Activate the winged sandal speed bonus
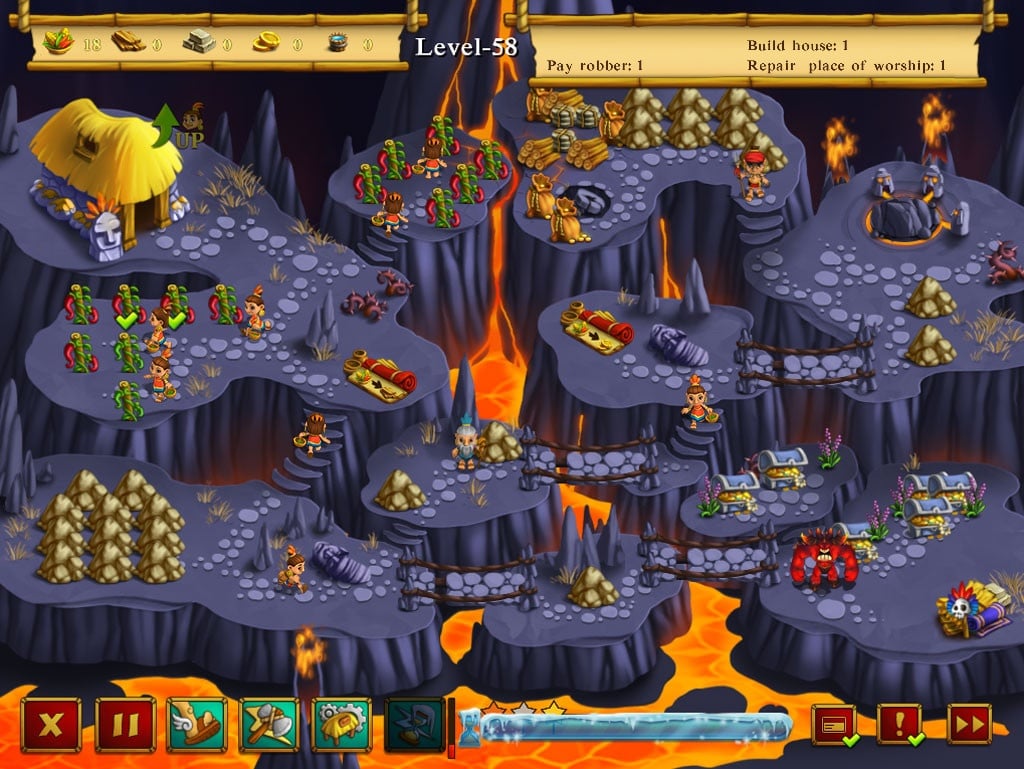The image size is (1024, 769). click(197, 725)
